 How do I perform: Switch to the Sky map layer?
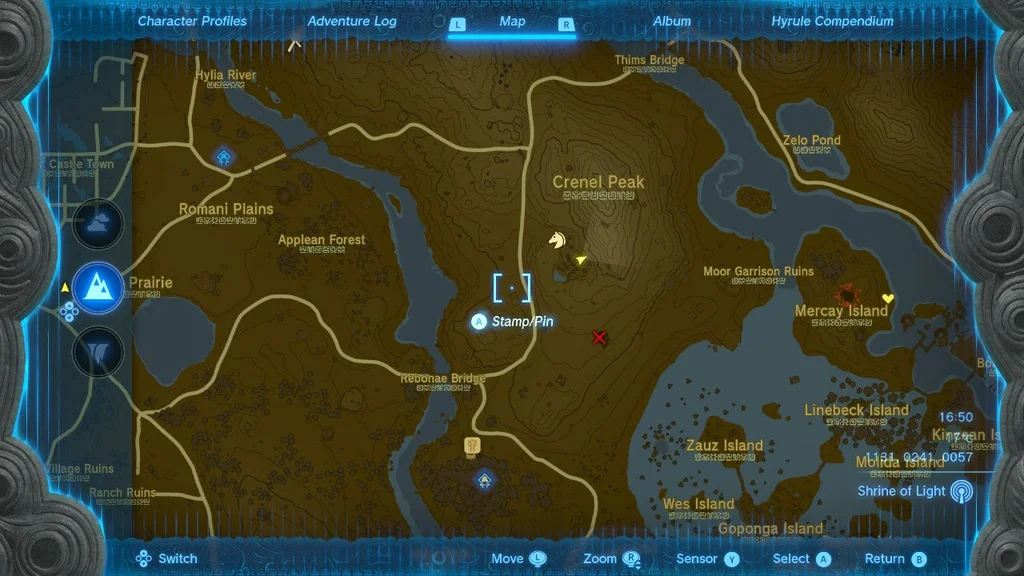[x=98, y=225]
